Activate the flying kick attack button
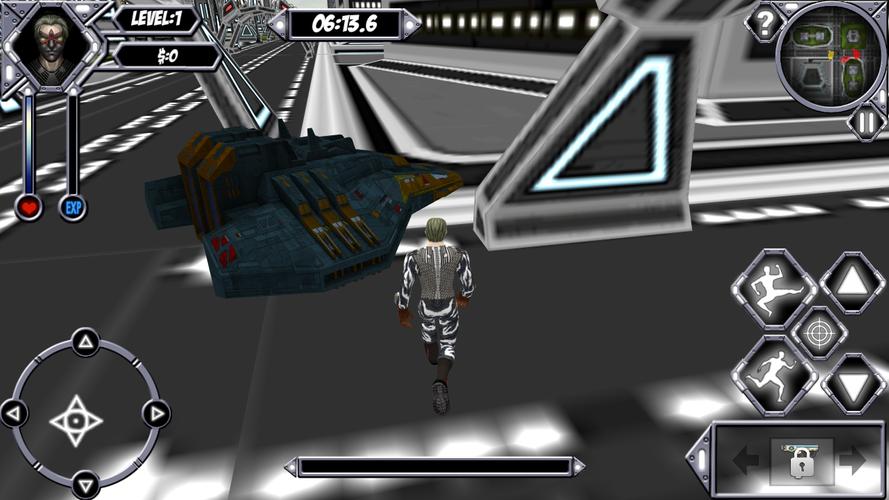 [775, 288]
